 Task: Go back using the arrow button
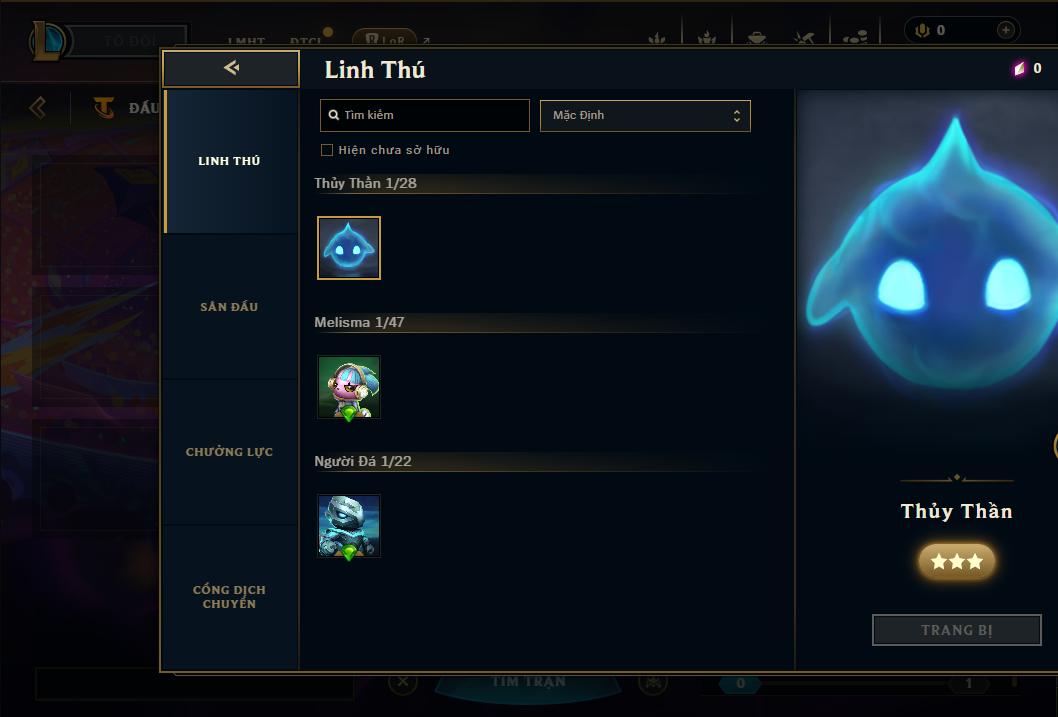pyautogui.click(x=231, y=68)
